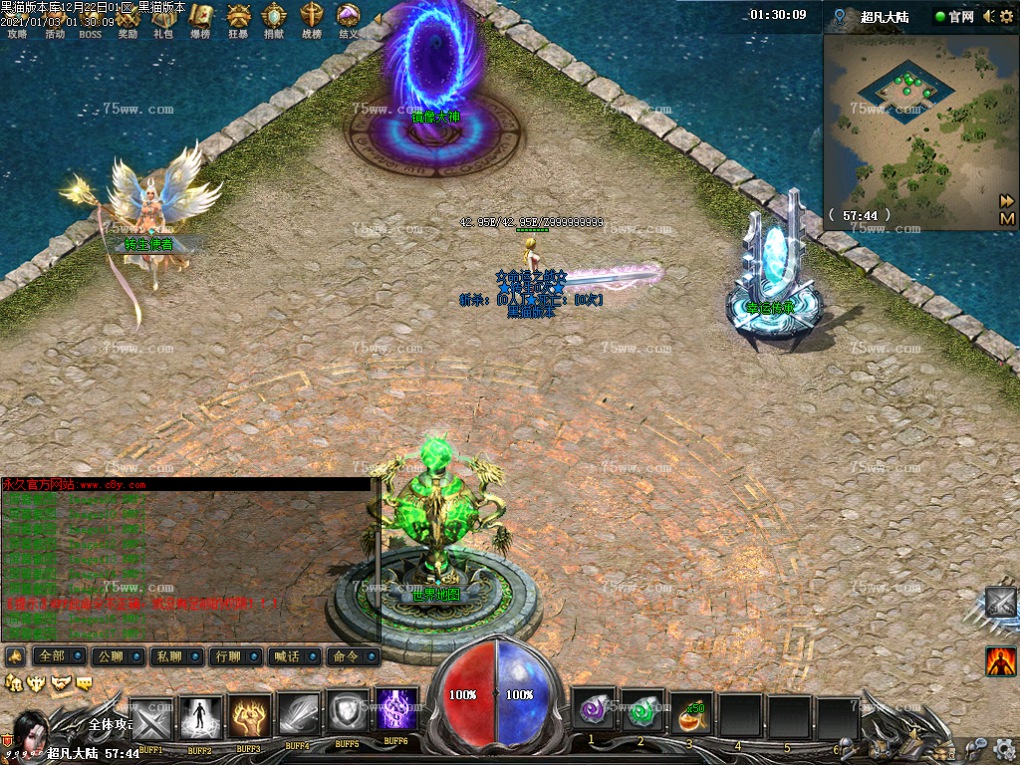
Task: Use the purple swirl stone in slot 1
Action: 591,713
